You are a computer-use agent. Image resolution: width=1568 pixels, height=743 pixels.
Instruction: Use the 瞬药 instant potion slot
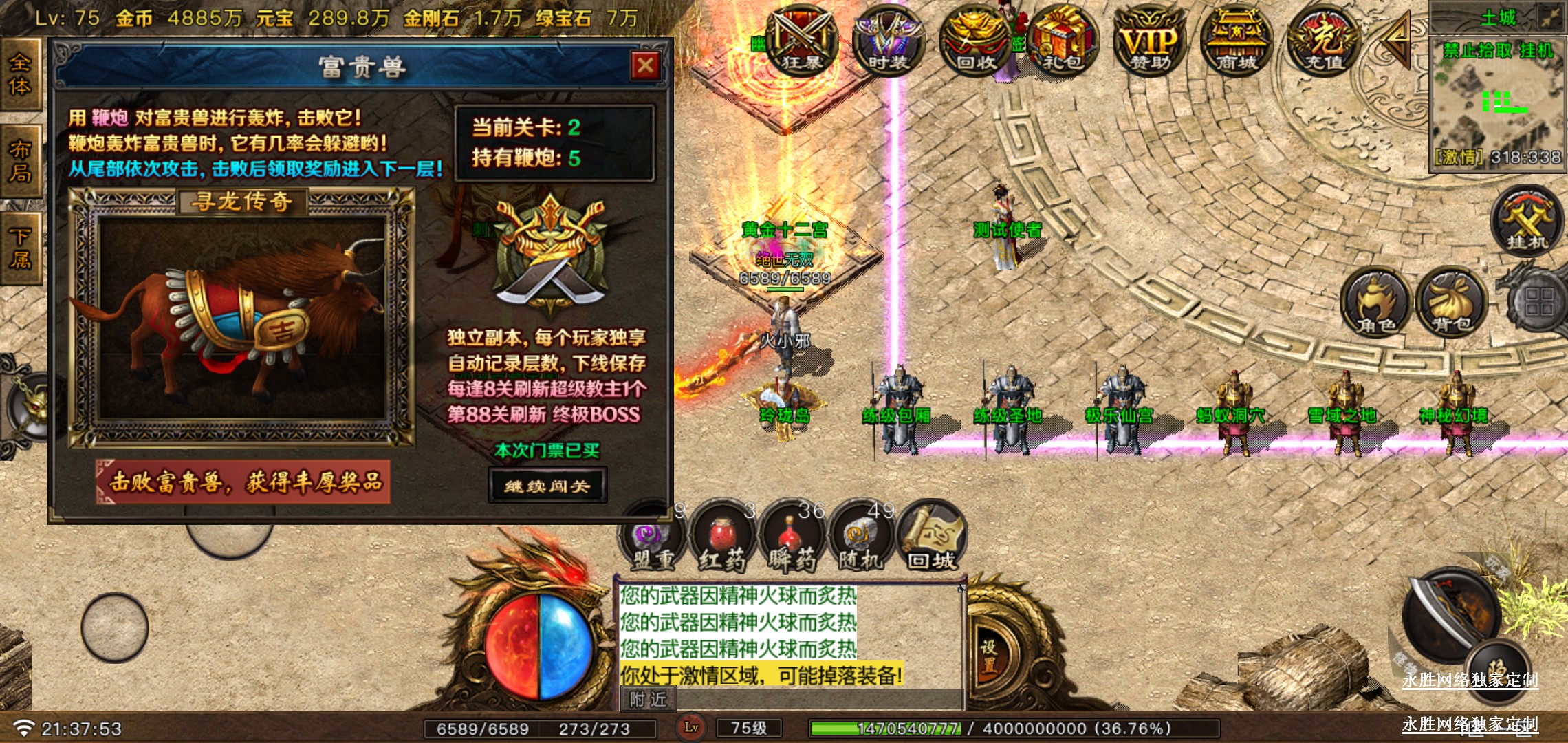point(792,538)
